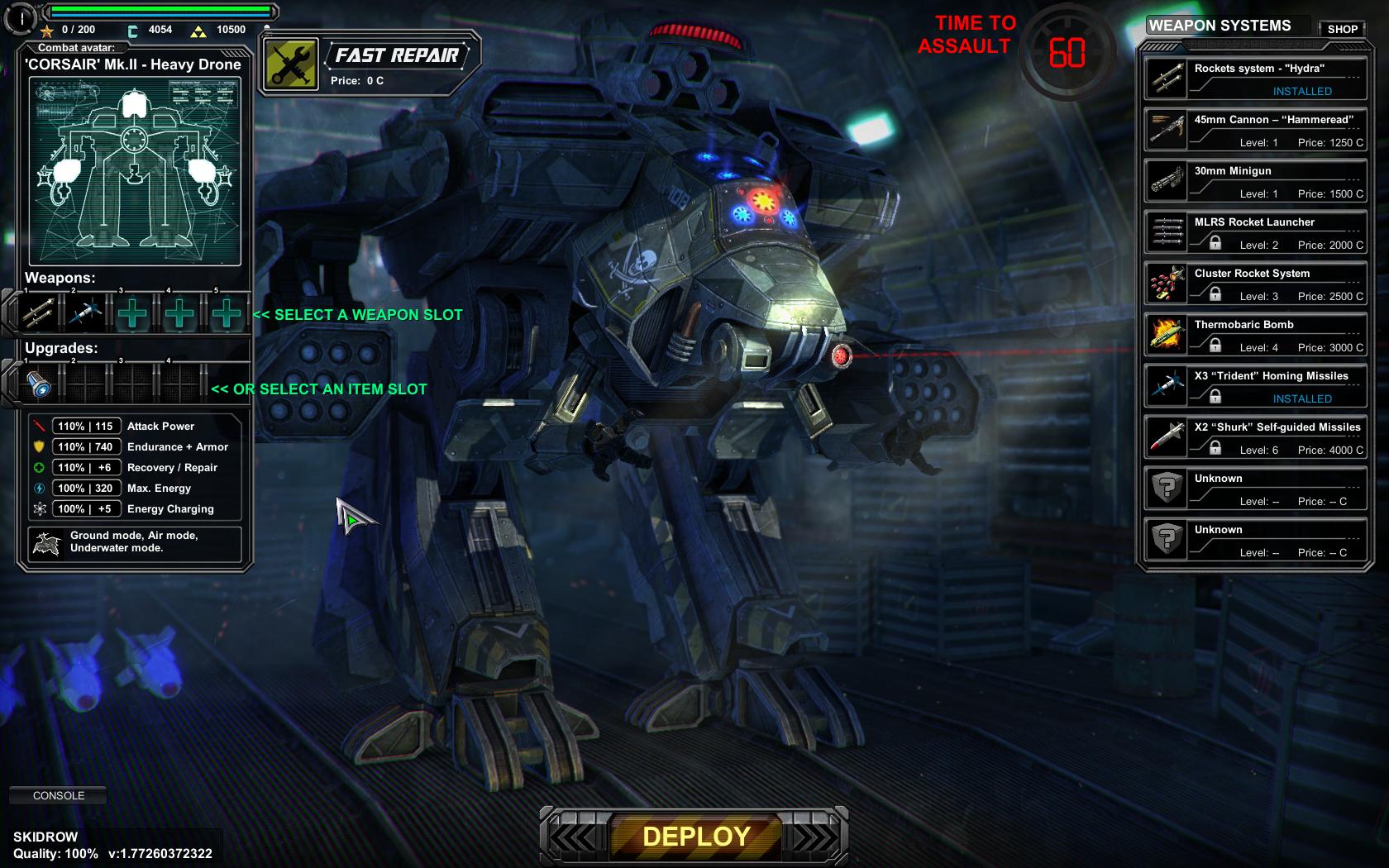Select X2 "Shurk" Self-guided Missiles

(1255, 437)
